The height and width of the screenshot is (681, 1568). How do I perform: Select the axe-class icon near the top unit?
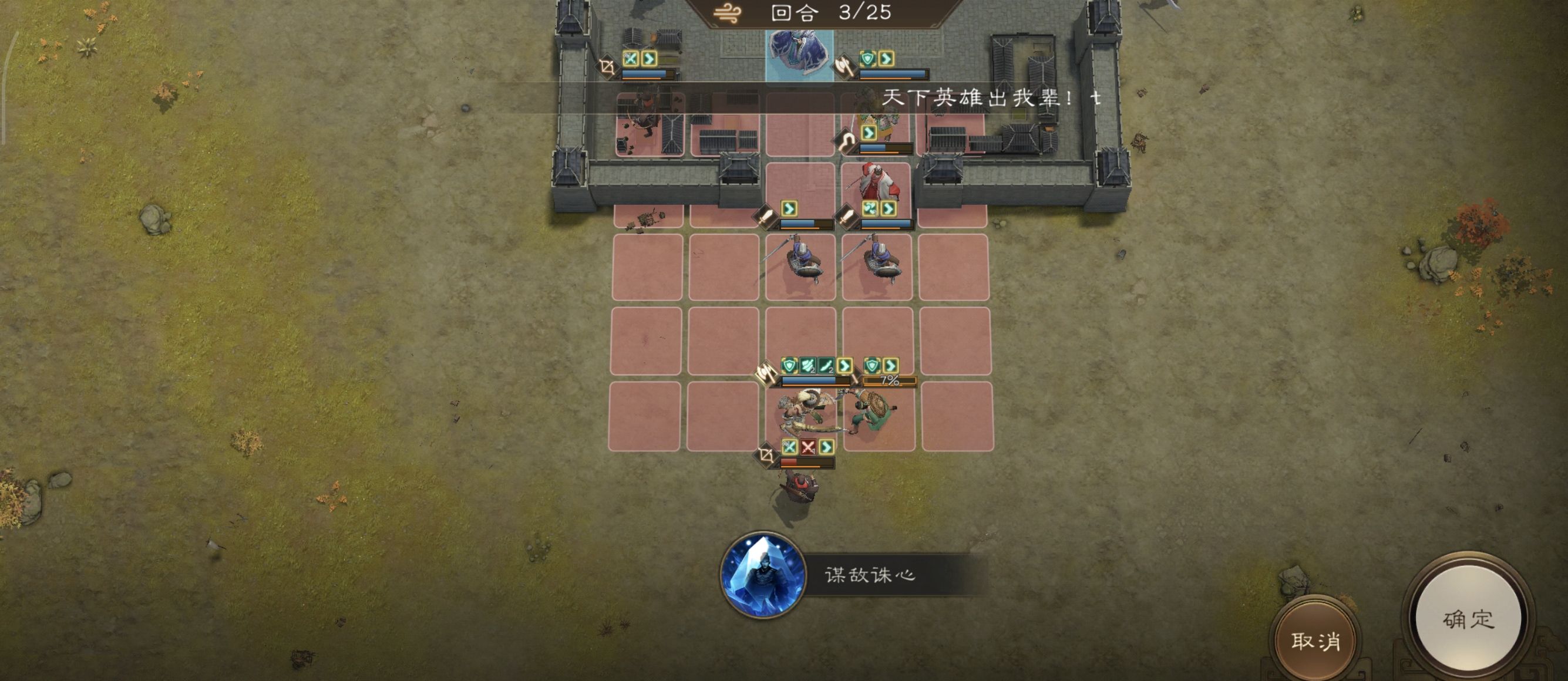845,68
